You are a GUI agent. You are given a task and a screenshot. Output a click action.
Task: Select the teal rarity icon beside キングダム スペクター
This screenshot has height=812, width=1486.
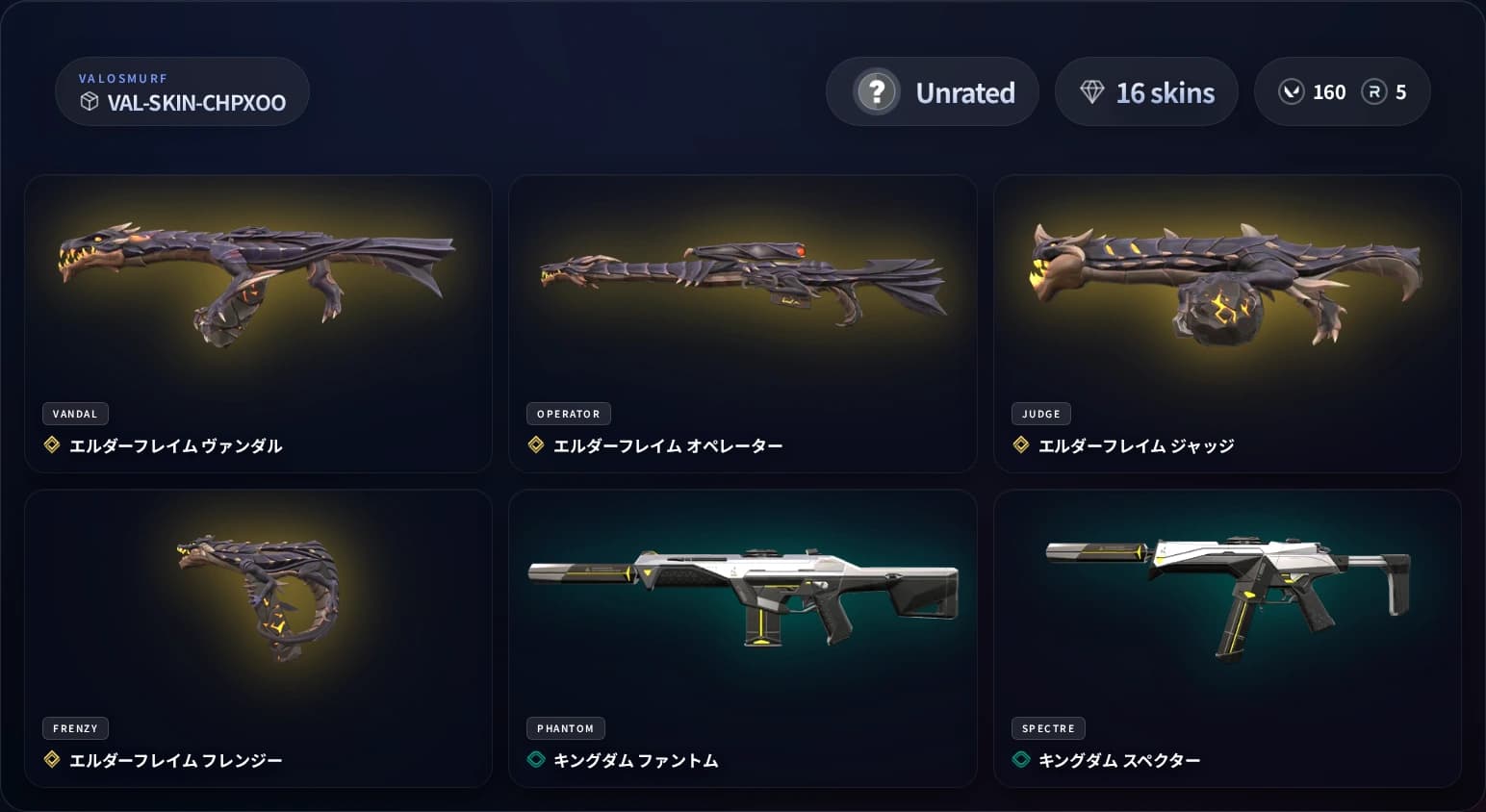click(x=1020, y=759)
